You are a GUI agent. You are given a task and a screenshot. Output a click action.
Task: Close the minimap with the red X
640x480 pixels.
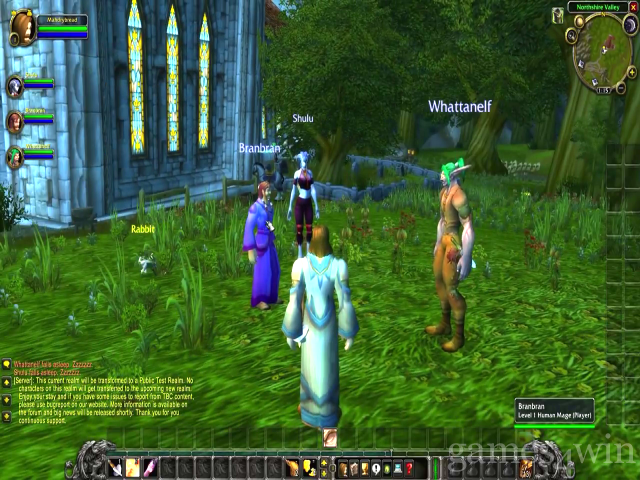click(631, 8)
